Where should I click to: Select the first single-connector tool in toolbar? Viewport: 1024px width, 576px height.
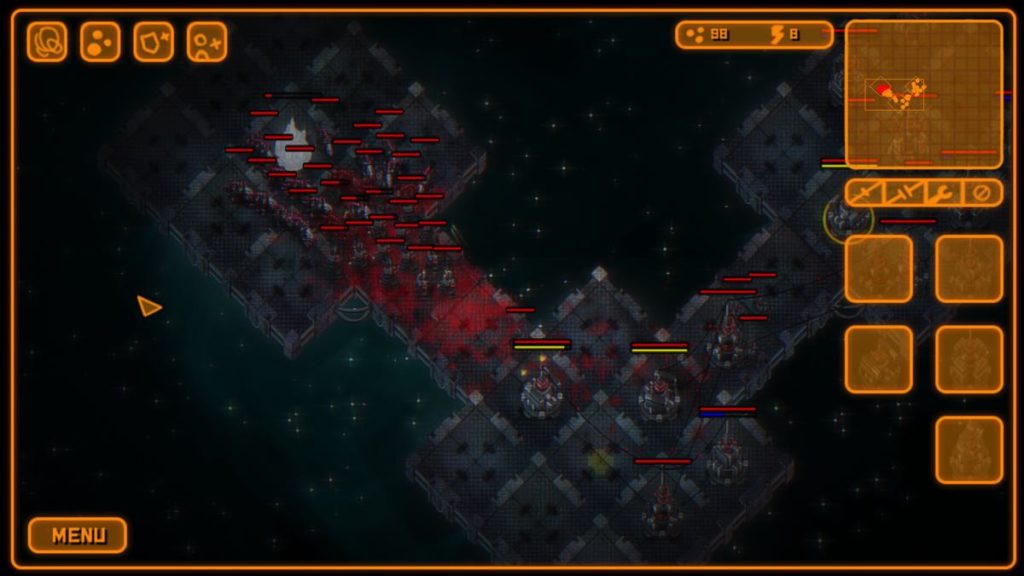866,193
